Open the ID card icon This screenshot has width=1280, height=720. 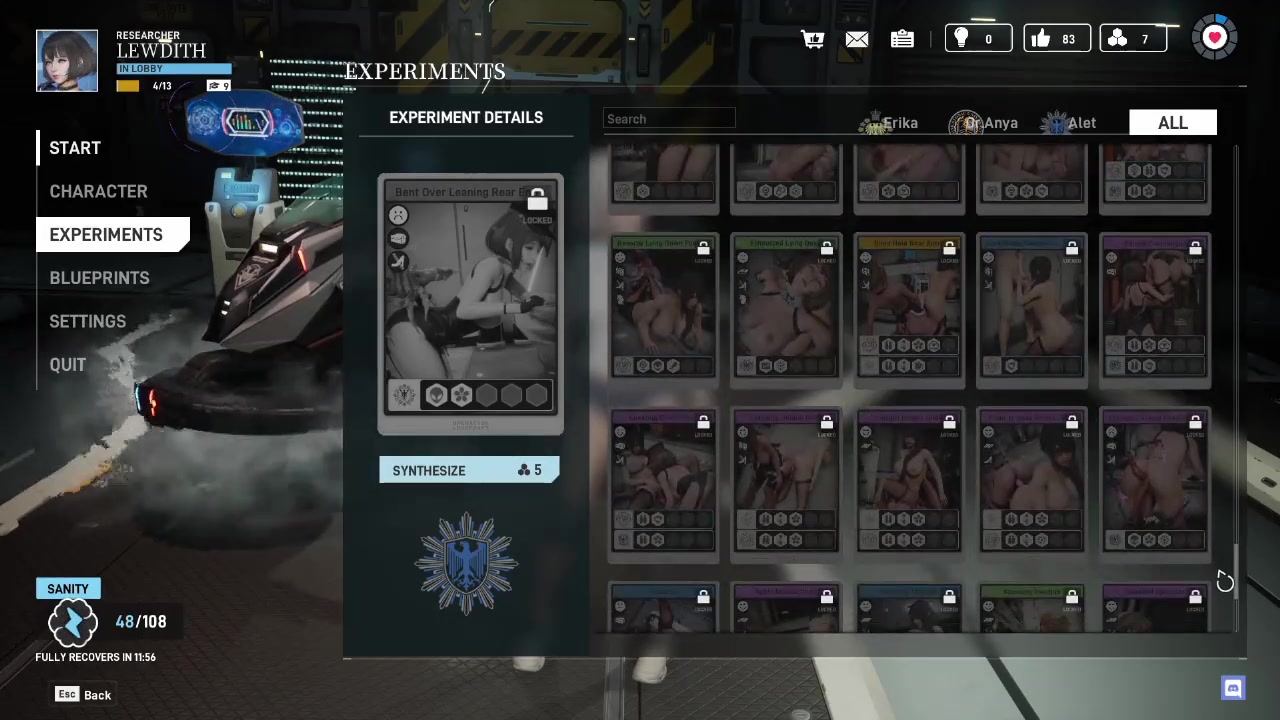click(x=902, y=39)
